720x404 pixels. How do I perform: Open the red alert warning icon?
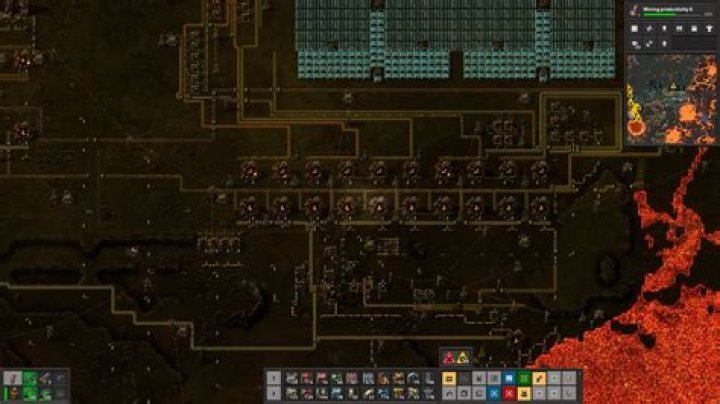[448, 358]
